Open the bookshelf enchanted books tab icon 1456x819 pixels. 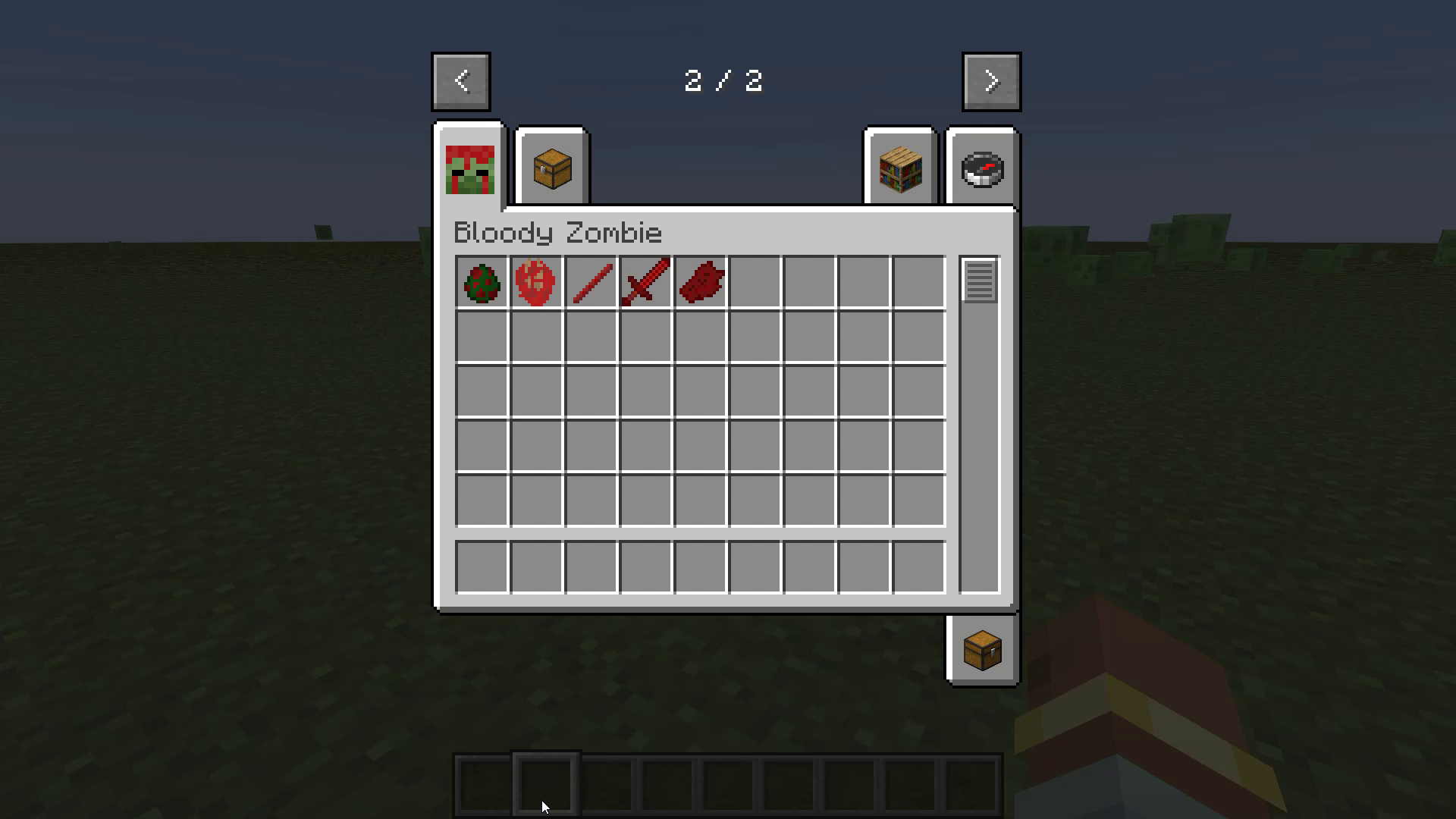899,167
